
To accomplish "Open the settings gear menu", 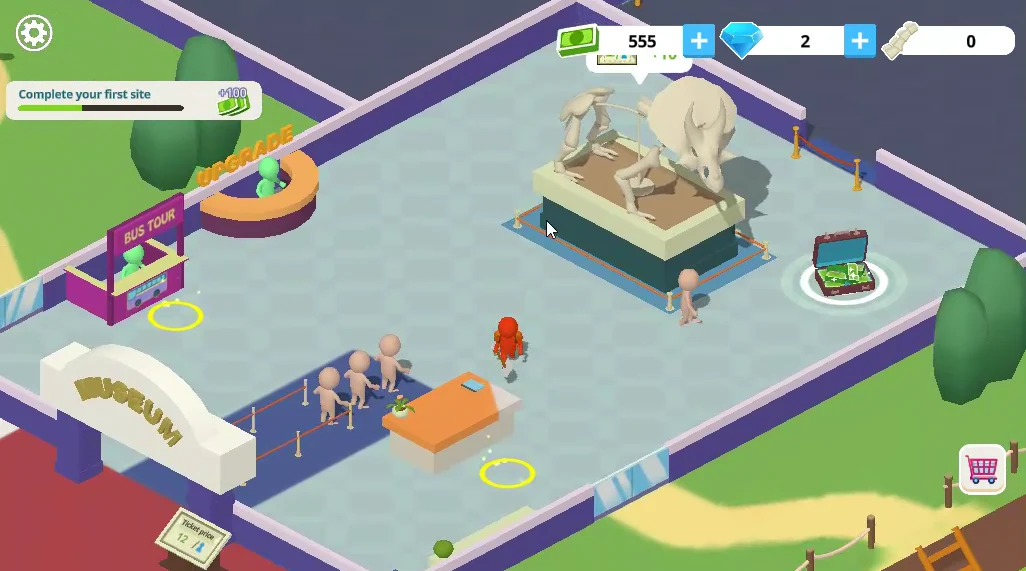I will tap(34, 34).
